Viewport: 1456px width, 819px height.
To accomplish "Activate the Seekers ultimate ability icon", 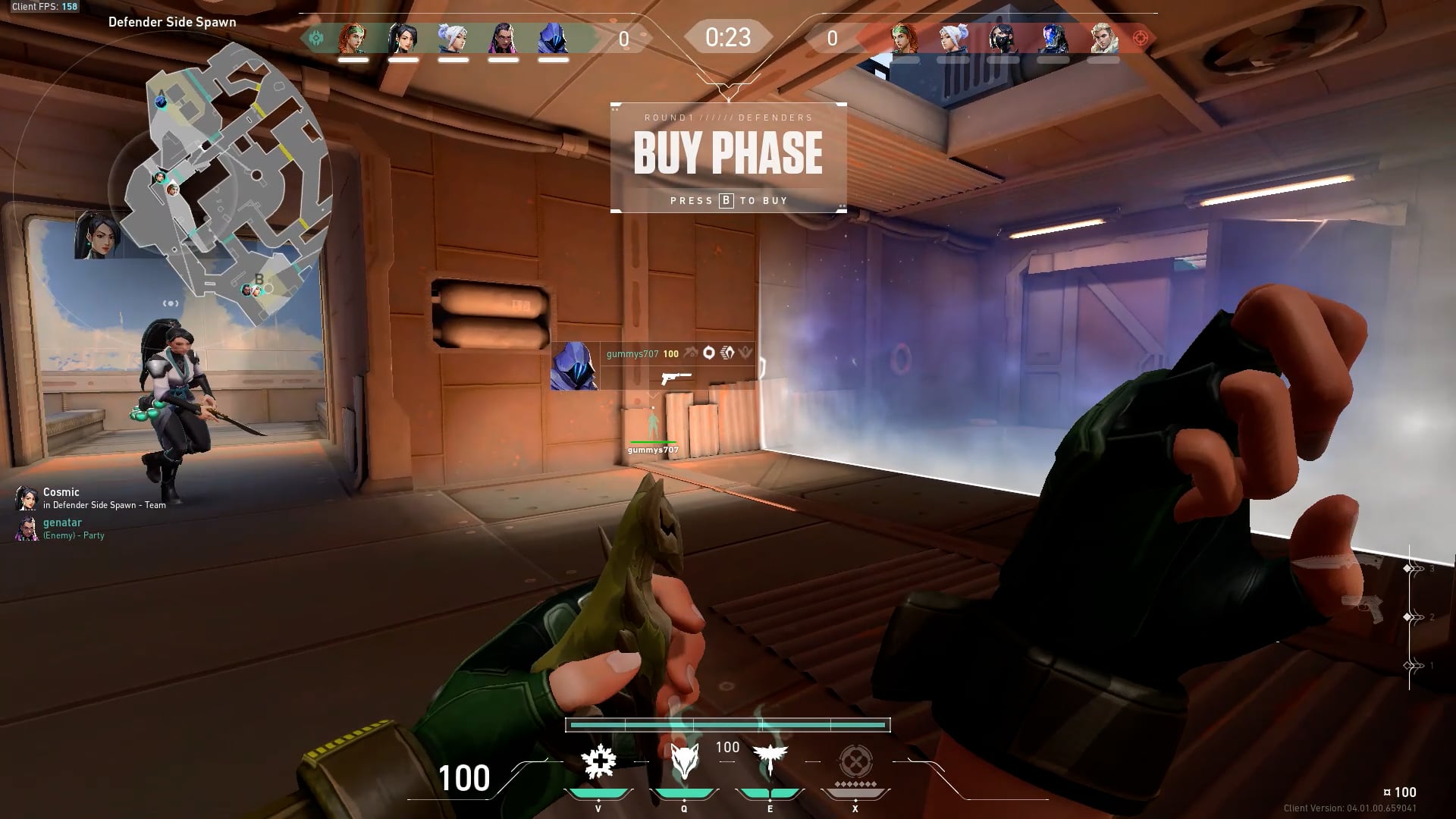I will tap(855, 761).
